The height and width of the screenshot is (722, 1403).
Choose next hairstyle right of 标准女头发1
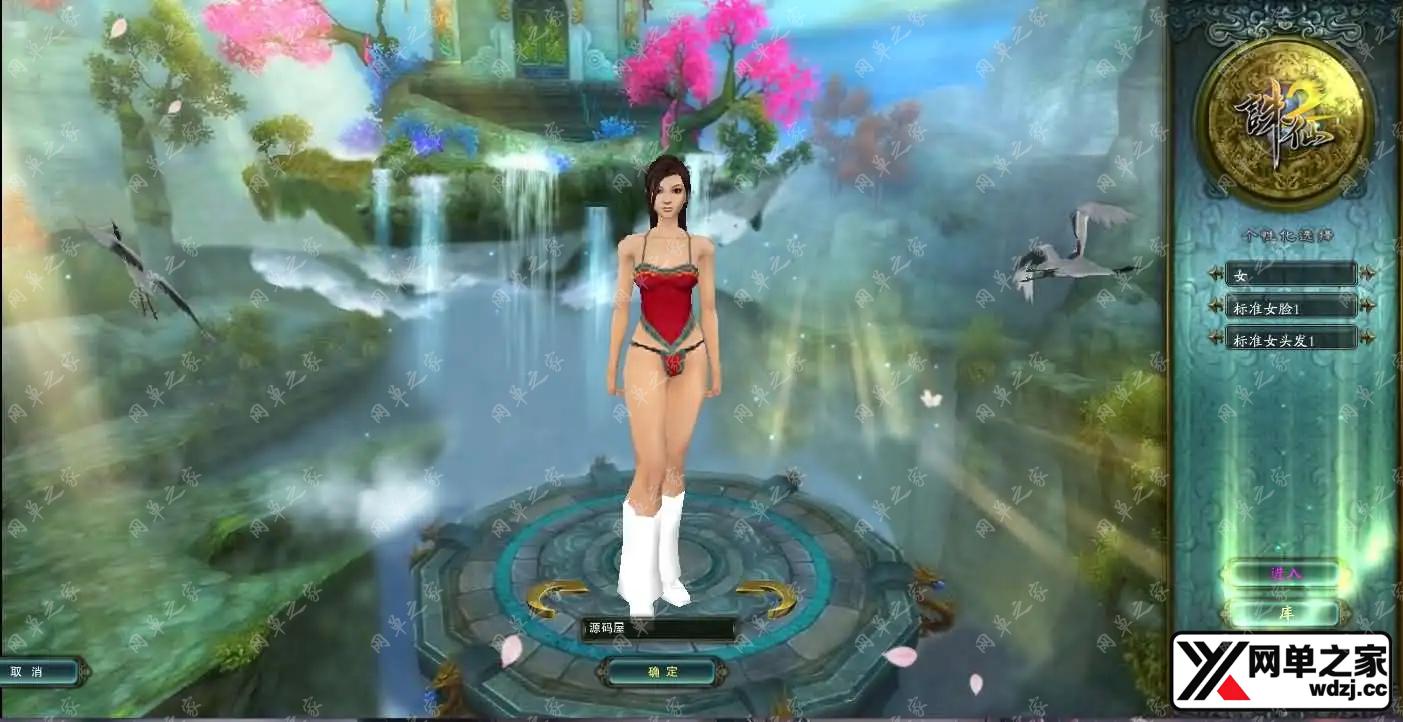point(1367,339)
